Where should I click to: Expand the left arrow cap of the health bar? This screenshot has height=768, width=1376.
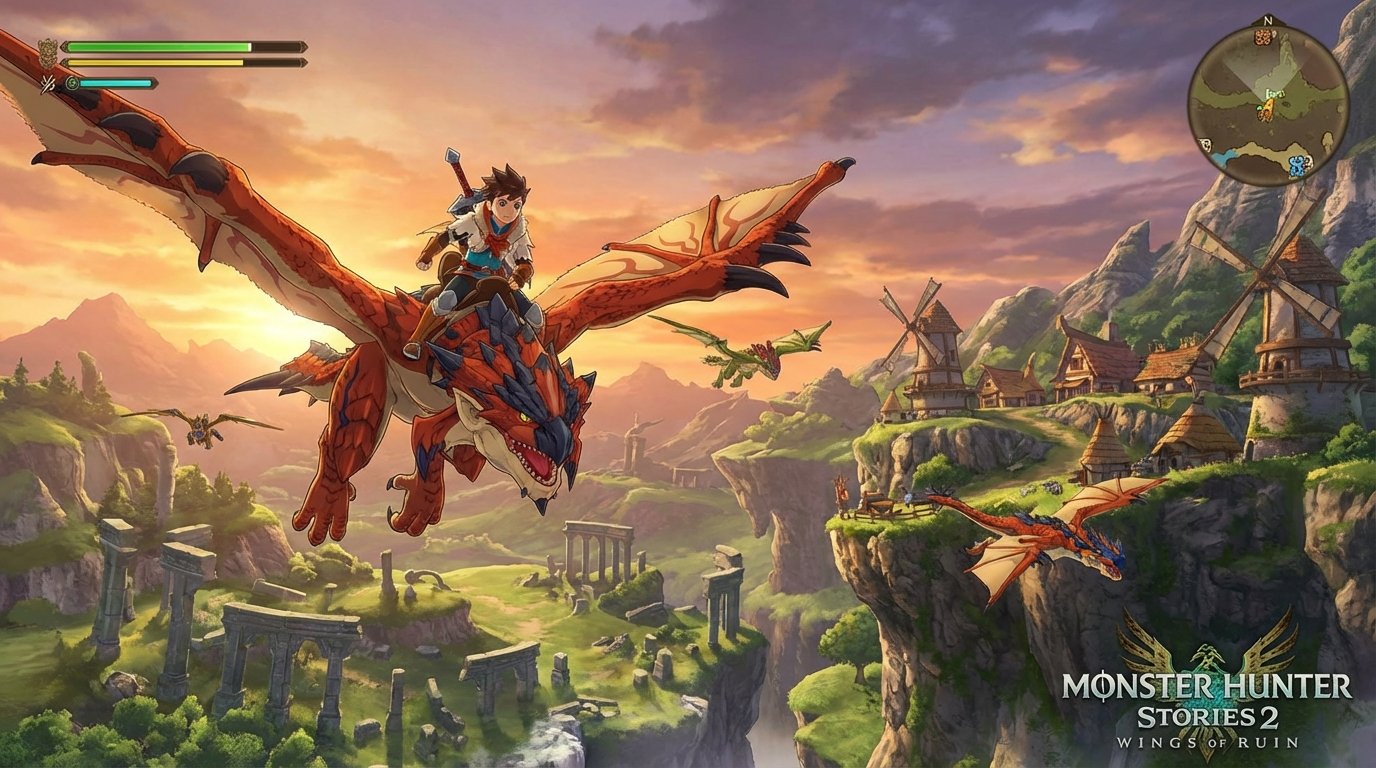coord(66,46)
